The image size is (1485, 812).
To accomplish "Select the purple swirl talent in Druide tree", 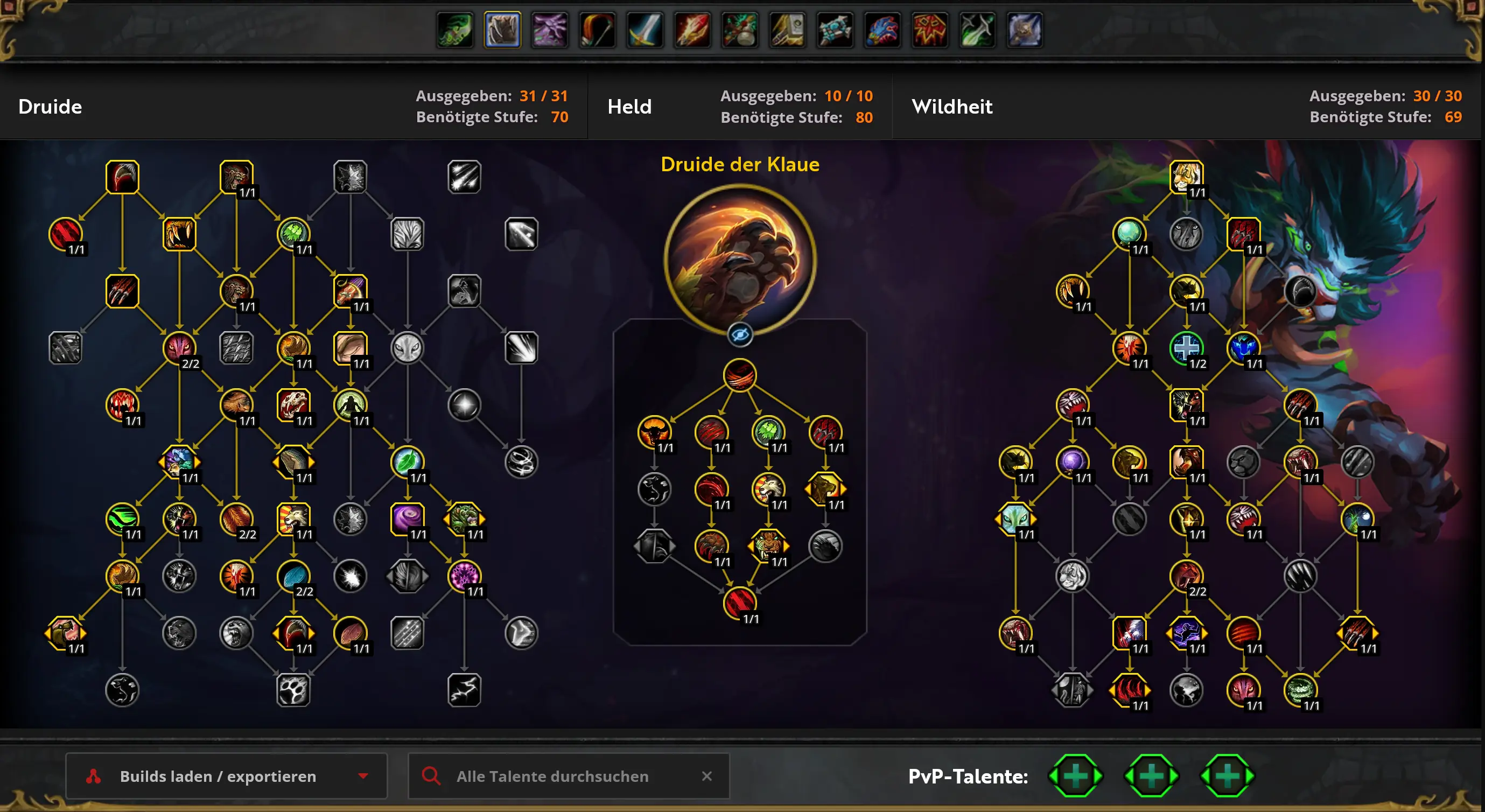I will (407, 519).
